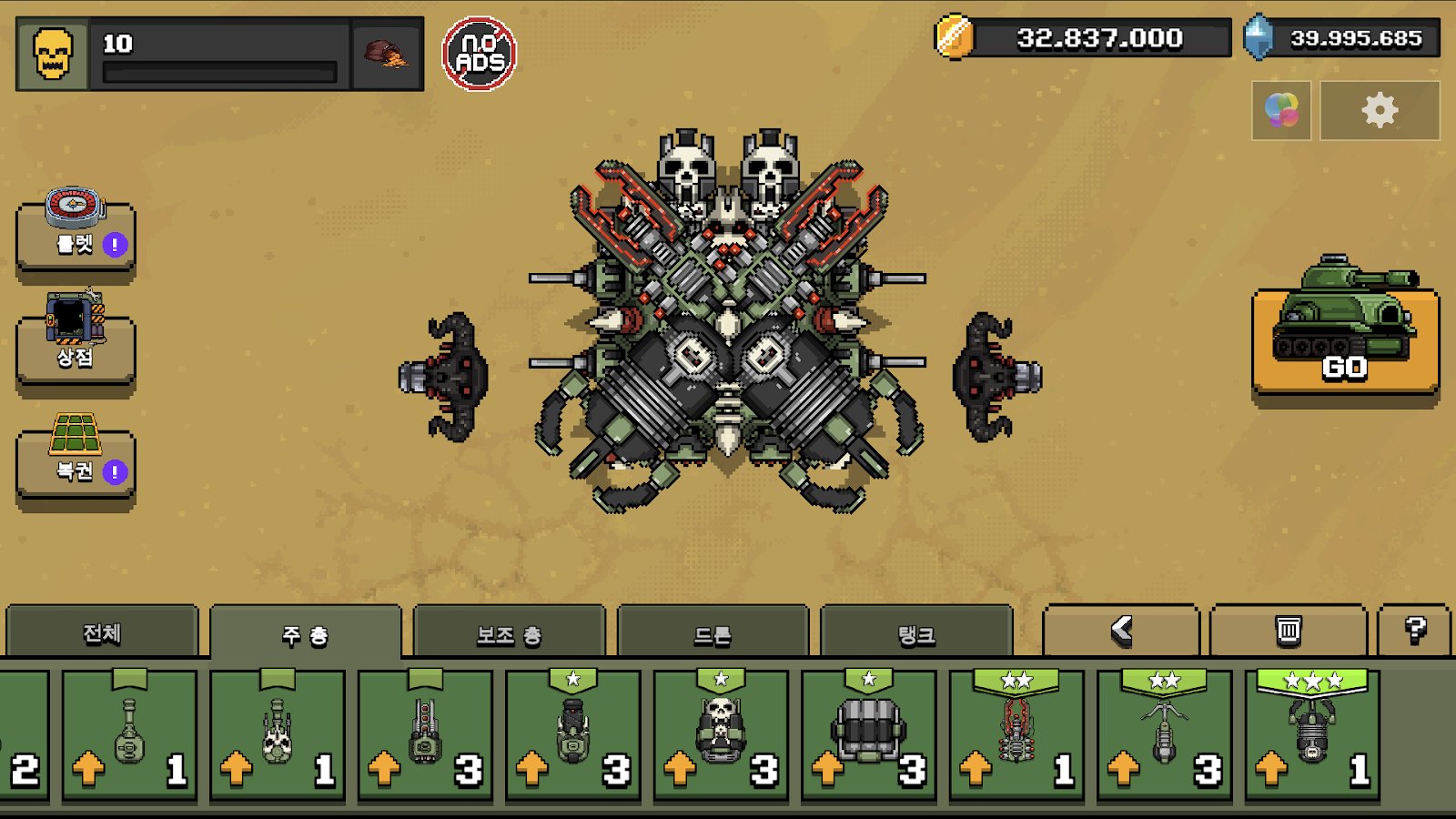Viewport: 1456px width, 819px height.
Task: Select the three-star weapon card
Action: click(x=1312, y=735)
